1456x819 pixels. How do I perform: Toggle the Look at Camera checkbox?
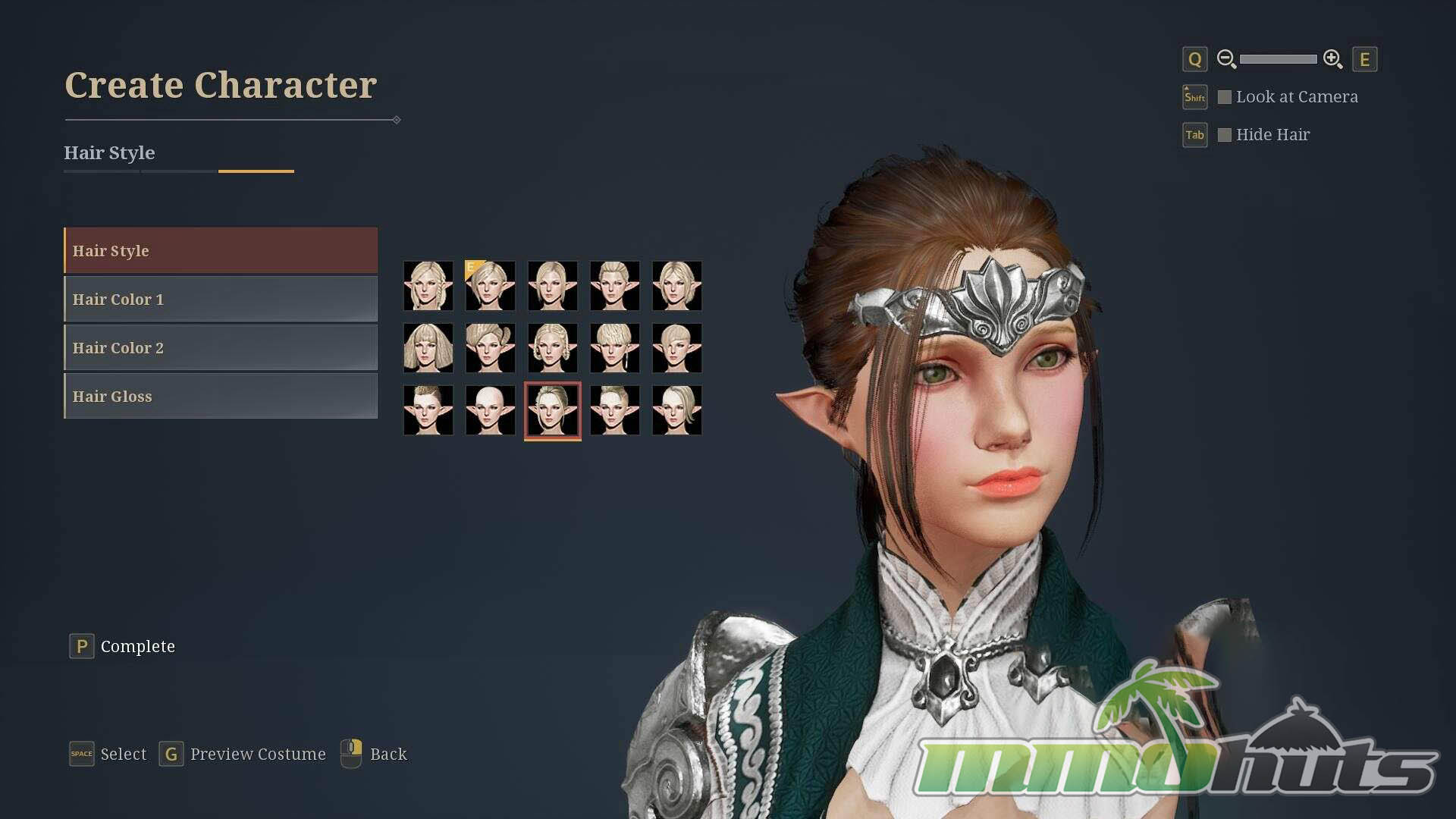pyautogui.click(x=1225, y=97)
